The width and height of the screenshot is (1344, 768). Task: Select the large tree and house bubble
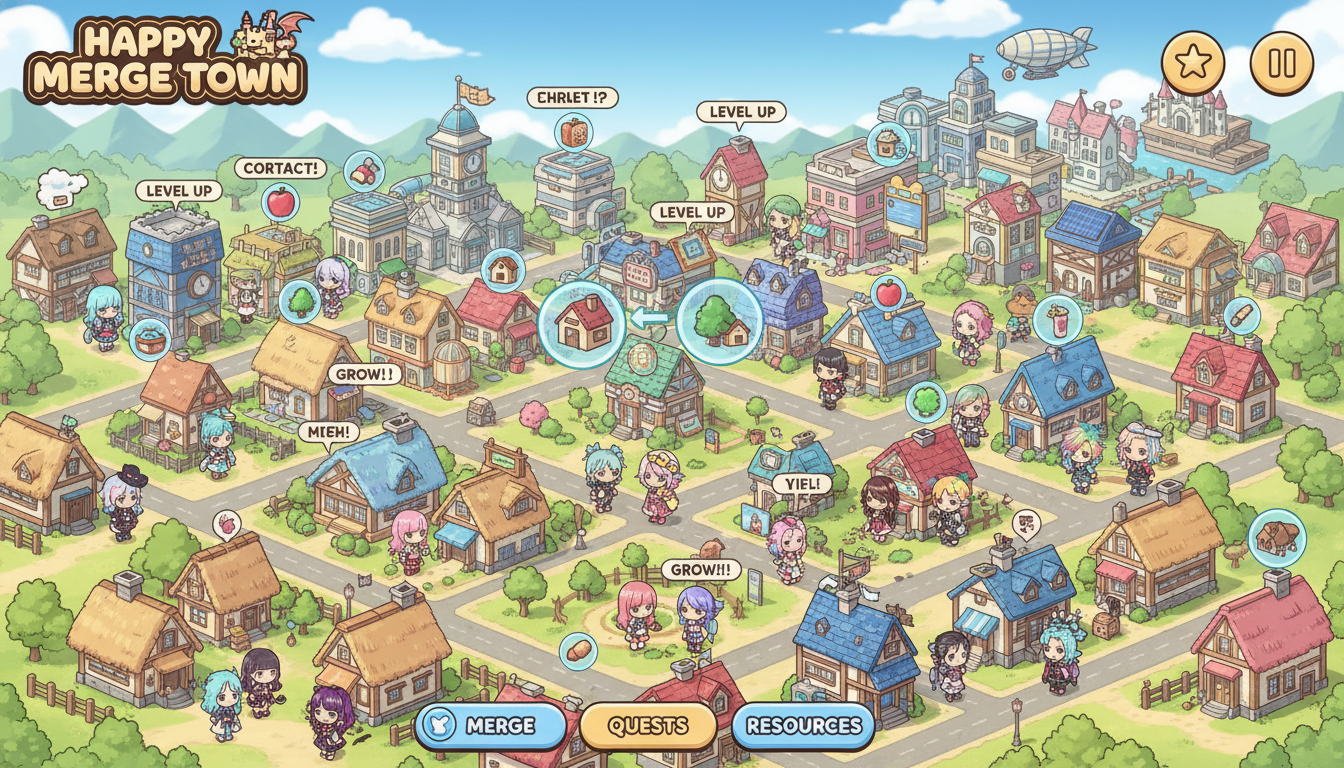pos(719,322)
